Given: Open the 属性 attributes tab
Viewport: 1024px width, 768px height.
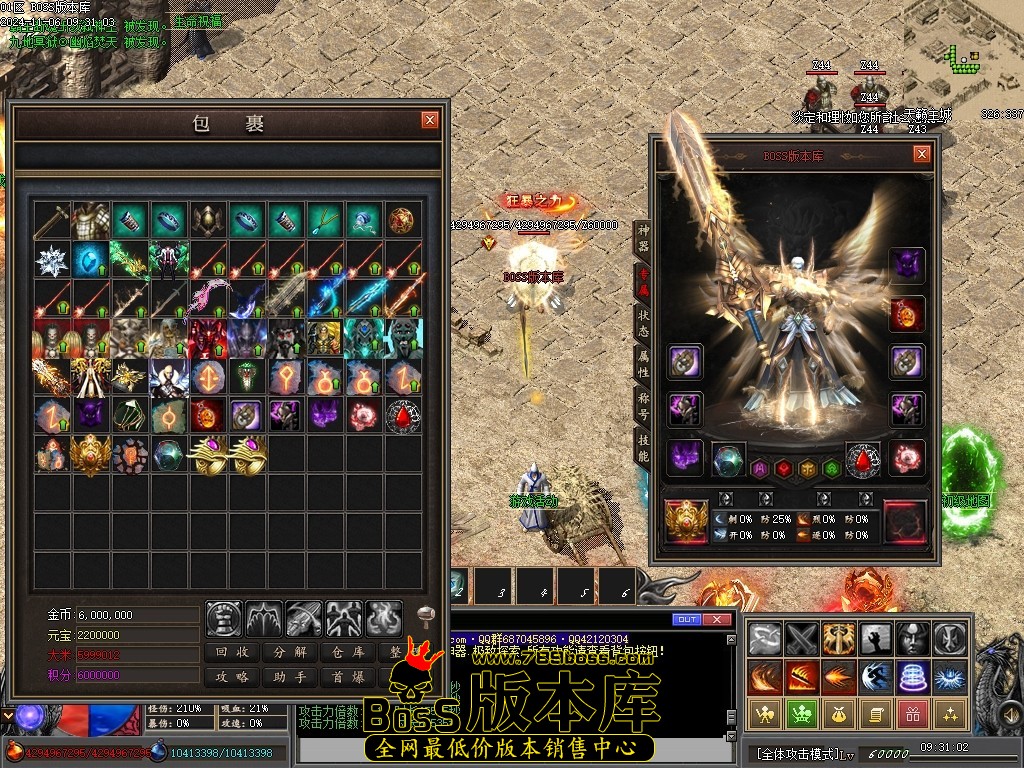Looking at the screenshot, I should click(643, 364).
